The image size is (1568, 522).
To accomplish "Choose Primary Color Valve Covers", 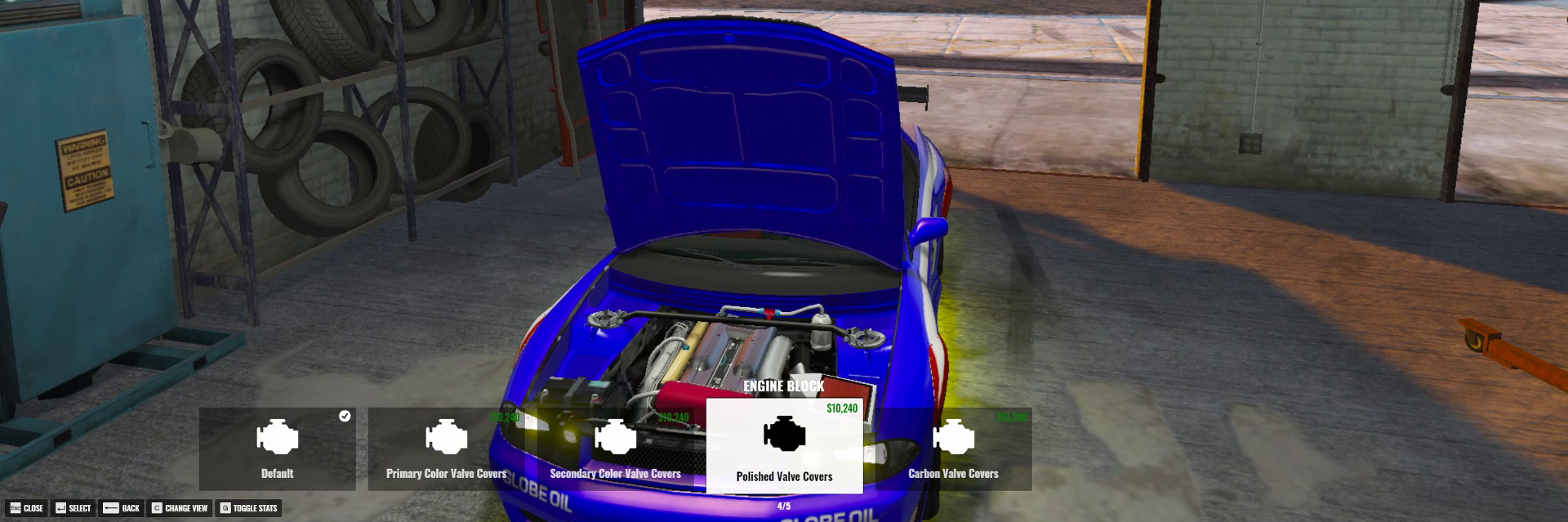I will pyautogui.click(x=446, y=448).
